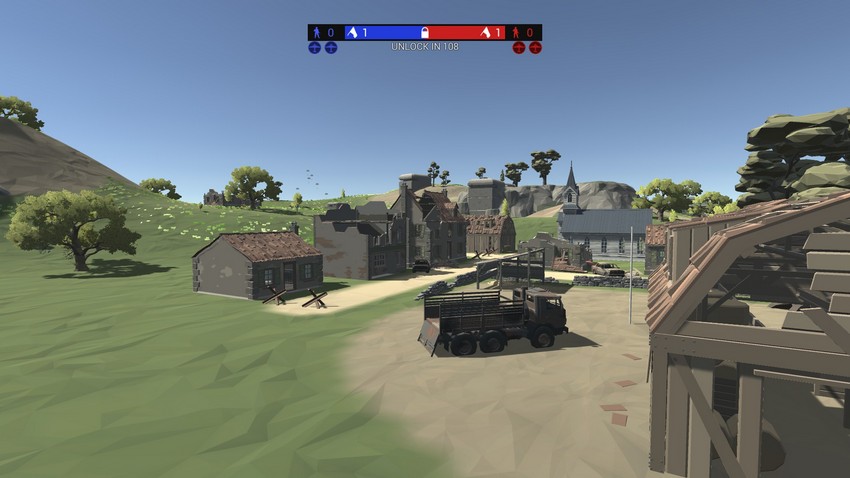Click the blue team soldier icon

click(x=317, y=32)
